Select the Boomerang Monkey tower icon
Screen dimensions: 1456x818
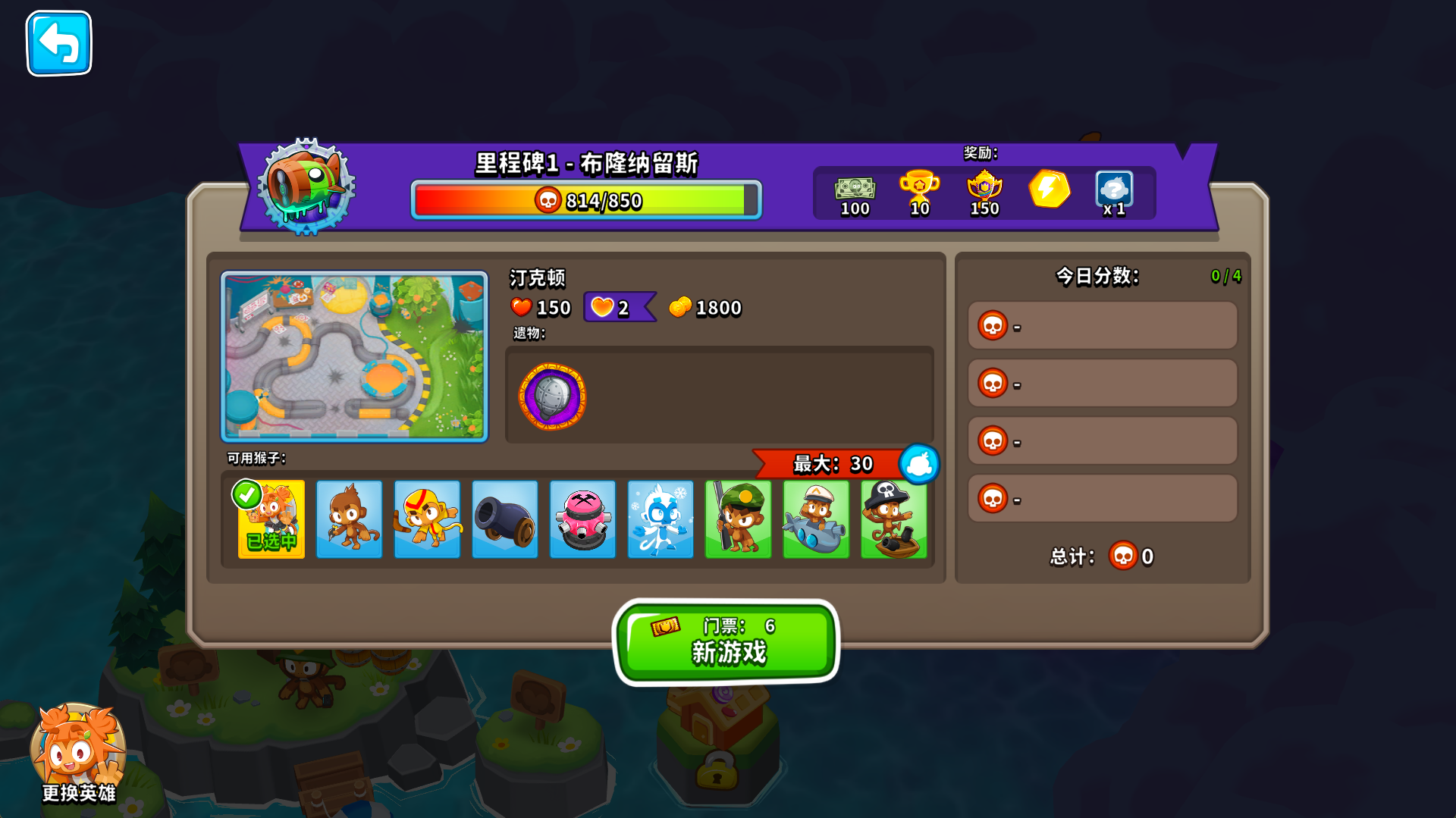(x=427, y=519)
